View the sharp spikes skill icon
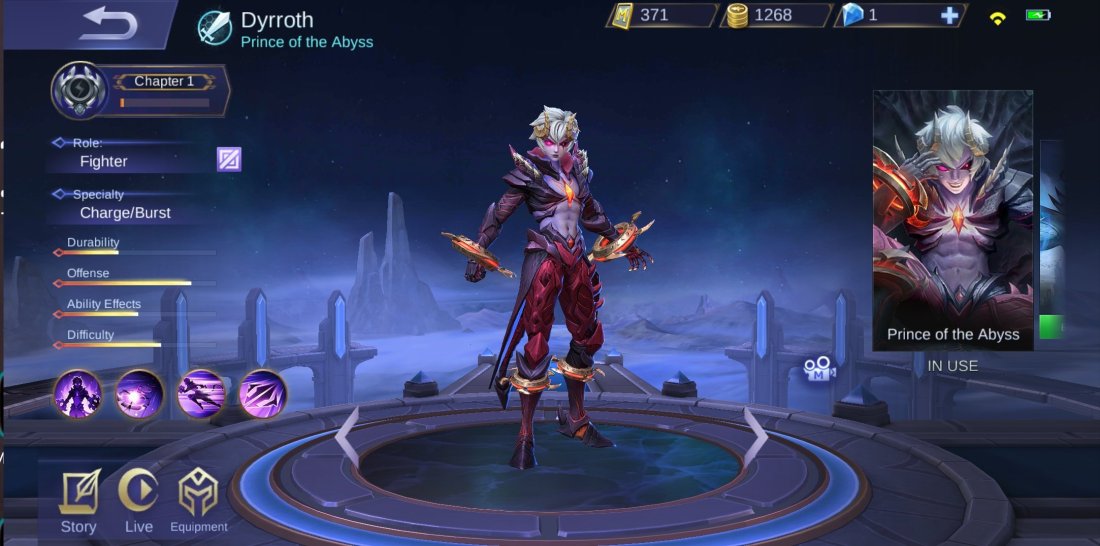This screenshot has width=1100, height=546. tap(263, 393)
